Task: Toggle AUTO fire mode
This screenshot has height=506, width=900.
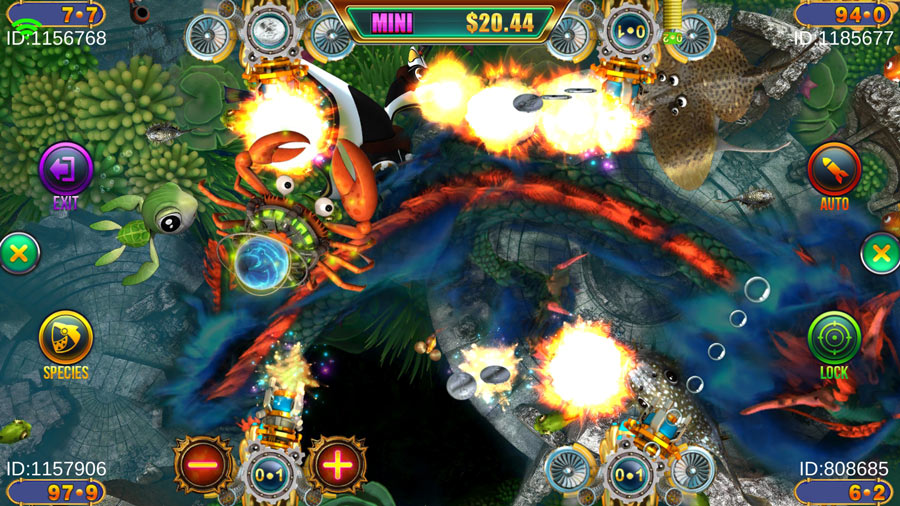Action: [834, 170]
